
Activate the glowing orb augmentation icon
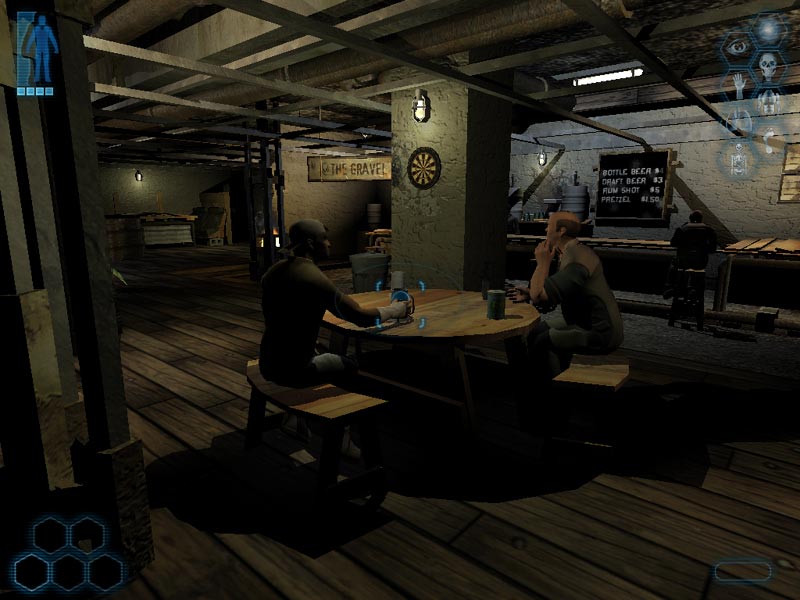pyautogui.click(x=768, y=28)
